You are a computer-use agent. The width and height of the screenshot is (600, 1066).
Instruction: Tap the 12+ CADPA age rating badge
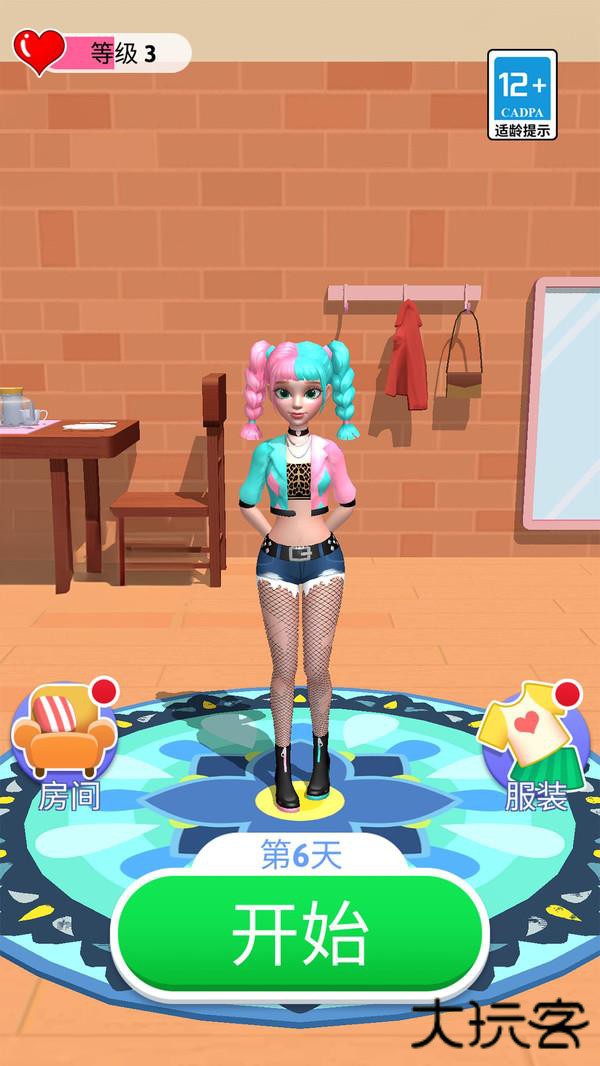click(x=523, y=94)
